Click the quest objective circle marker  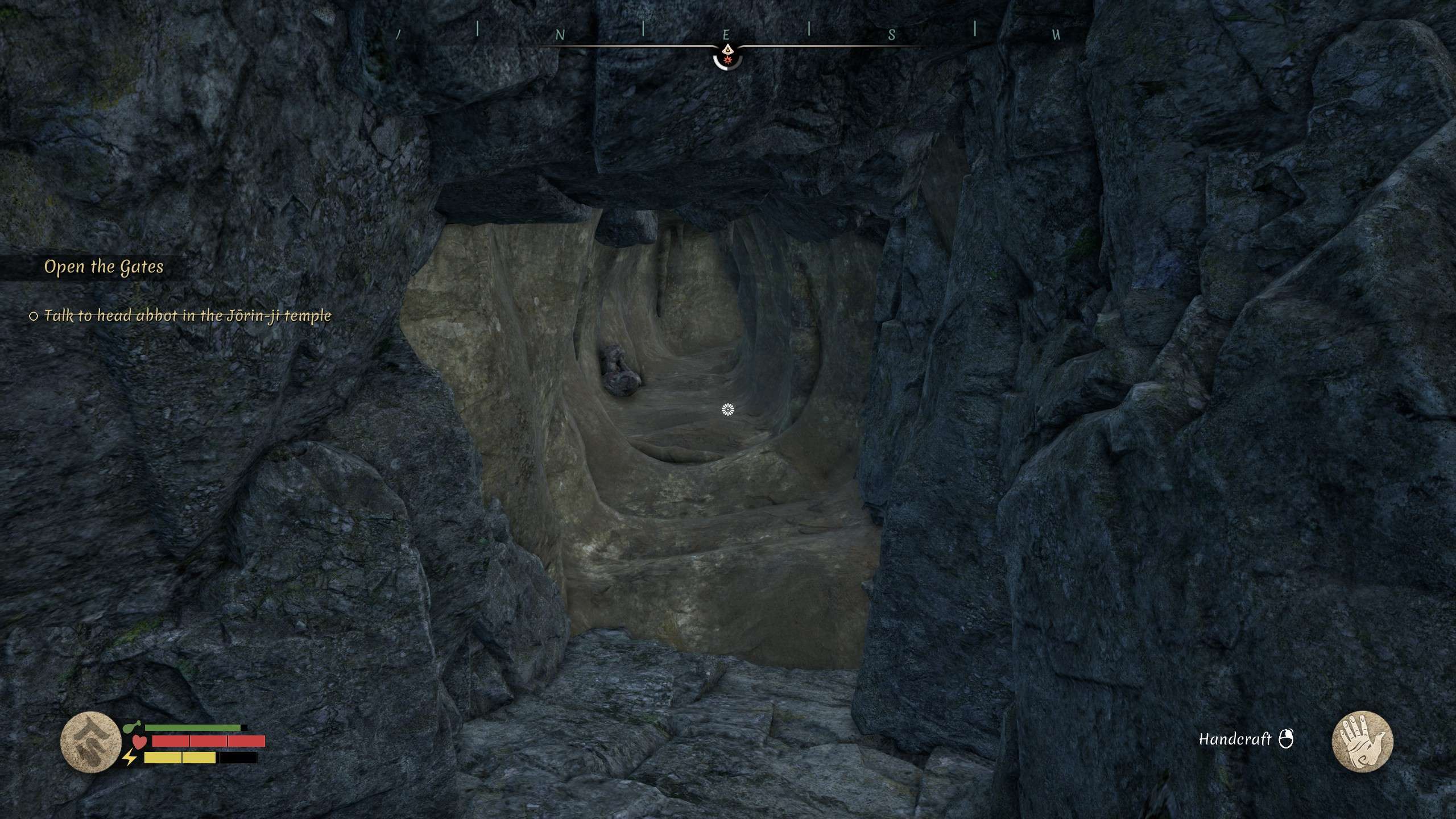[33, 316]
